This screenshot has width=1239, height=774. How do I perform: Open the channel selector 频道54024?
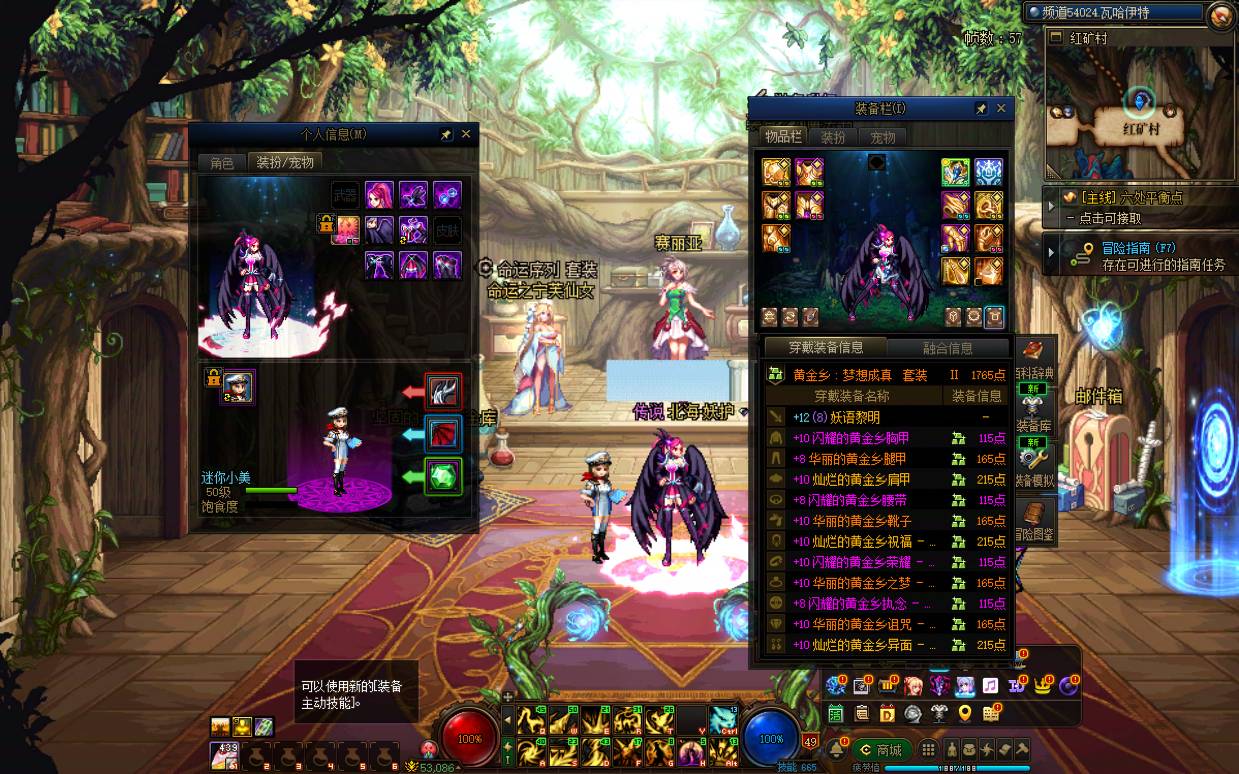[1115, 12]
